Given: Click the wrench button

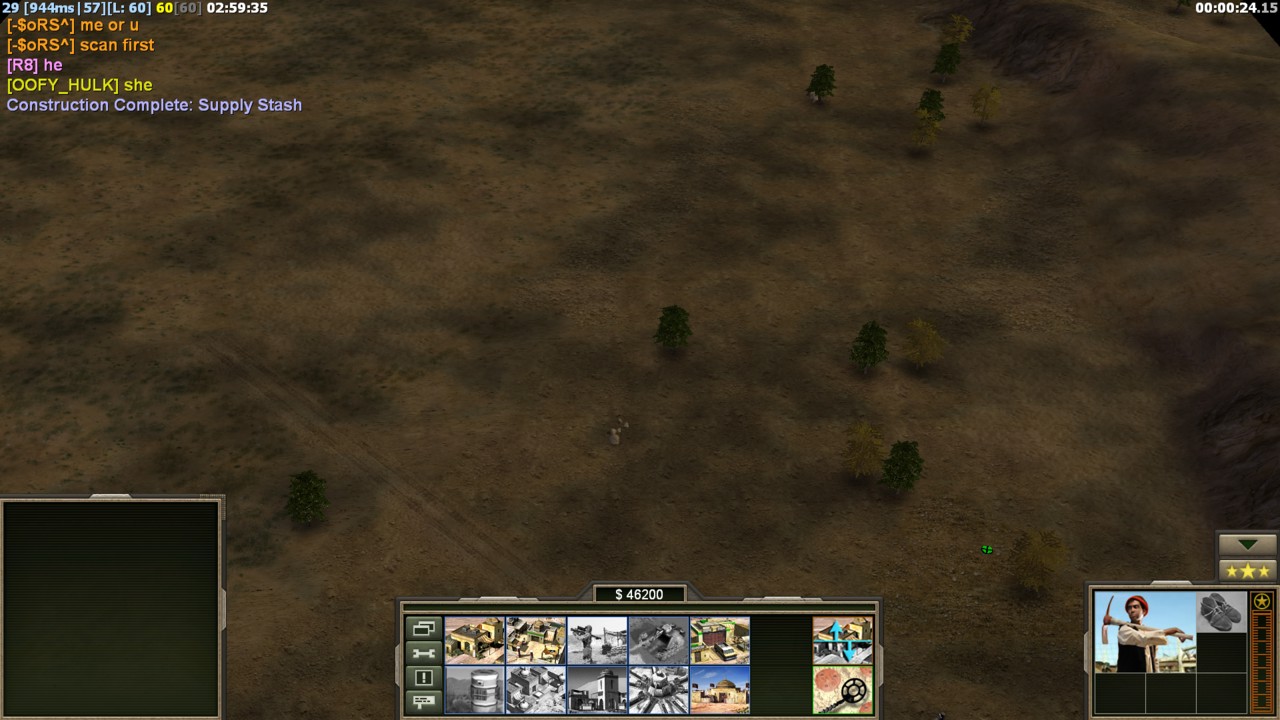Looking at the screenshot, I should pos(423,653).
